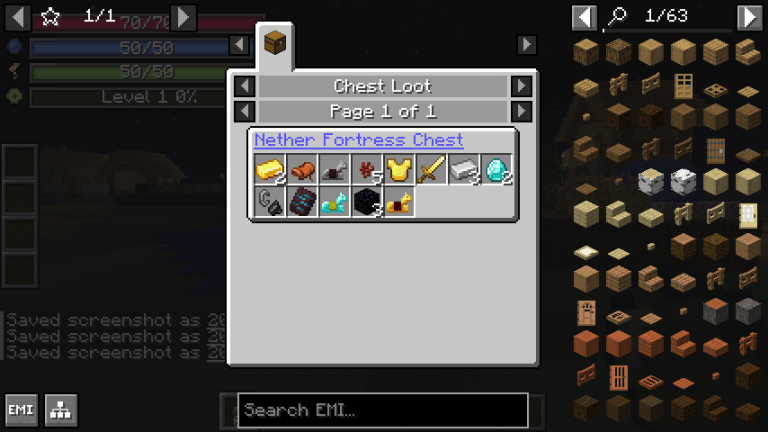The width and height of the screenshot is (768, 432).
Task: Select the chest recipe category tab
Action: click(275, 45)
